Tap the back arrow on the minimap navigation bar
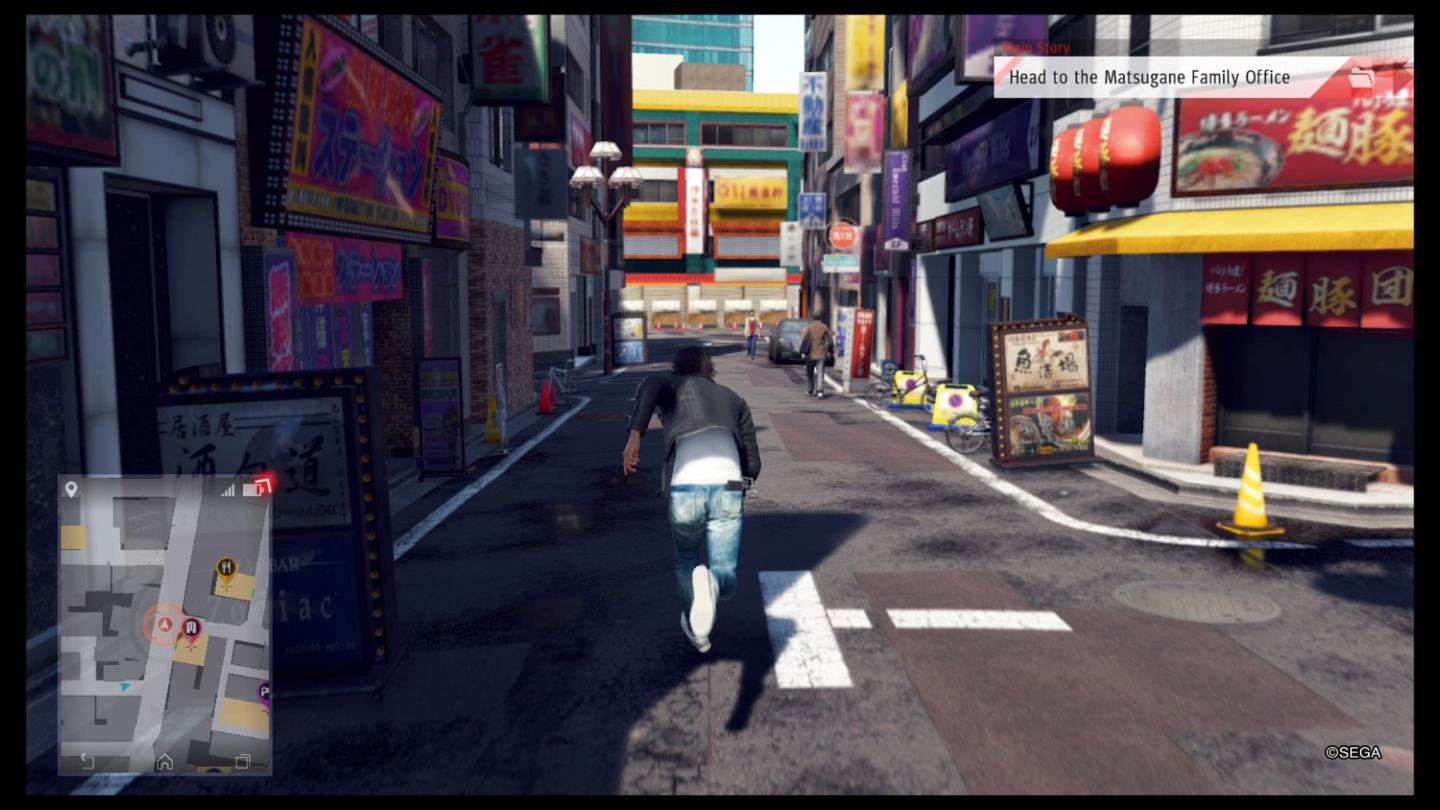The height and width of the screenshot is (810, 1440). click(87, 760)
